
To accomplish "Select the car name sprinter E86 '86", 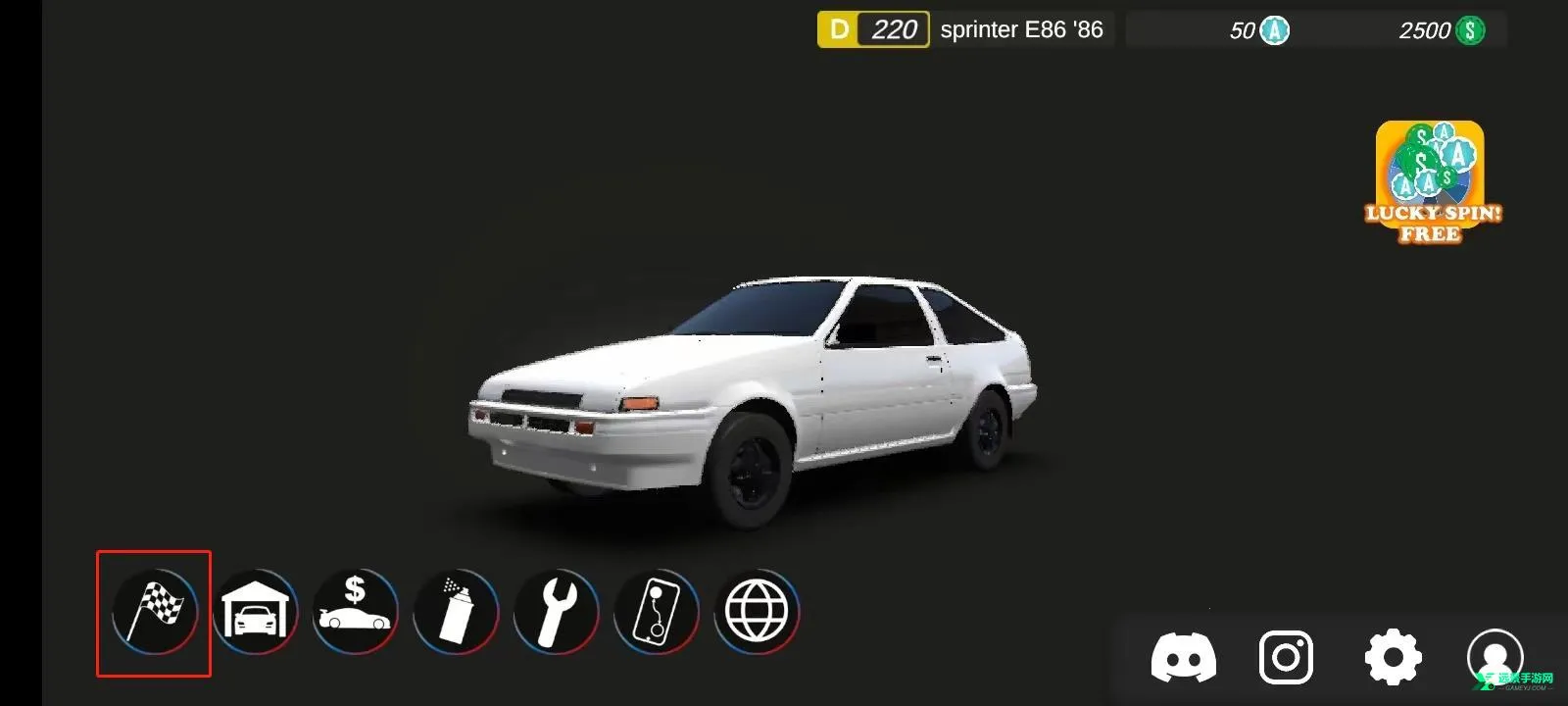I will click(x=1022, y=28).
